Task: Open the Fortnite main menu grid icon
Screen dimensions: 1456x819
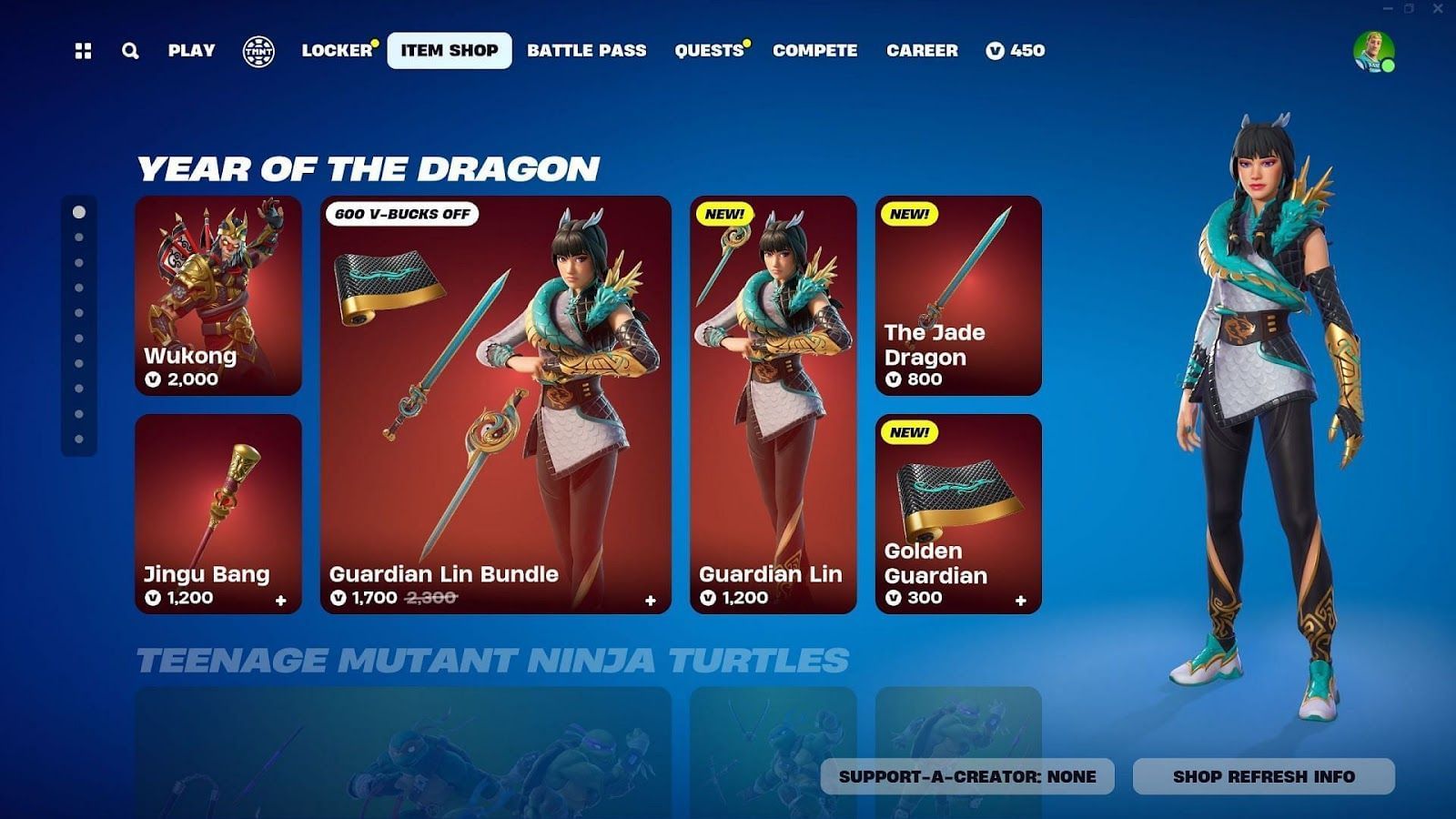Action: tap(85, 51)
